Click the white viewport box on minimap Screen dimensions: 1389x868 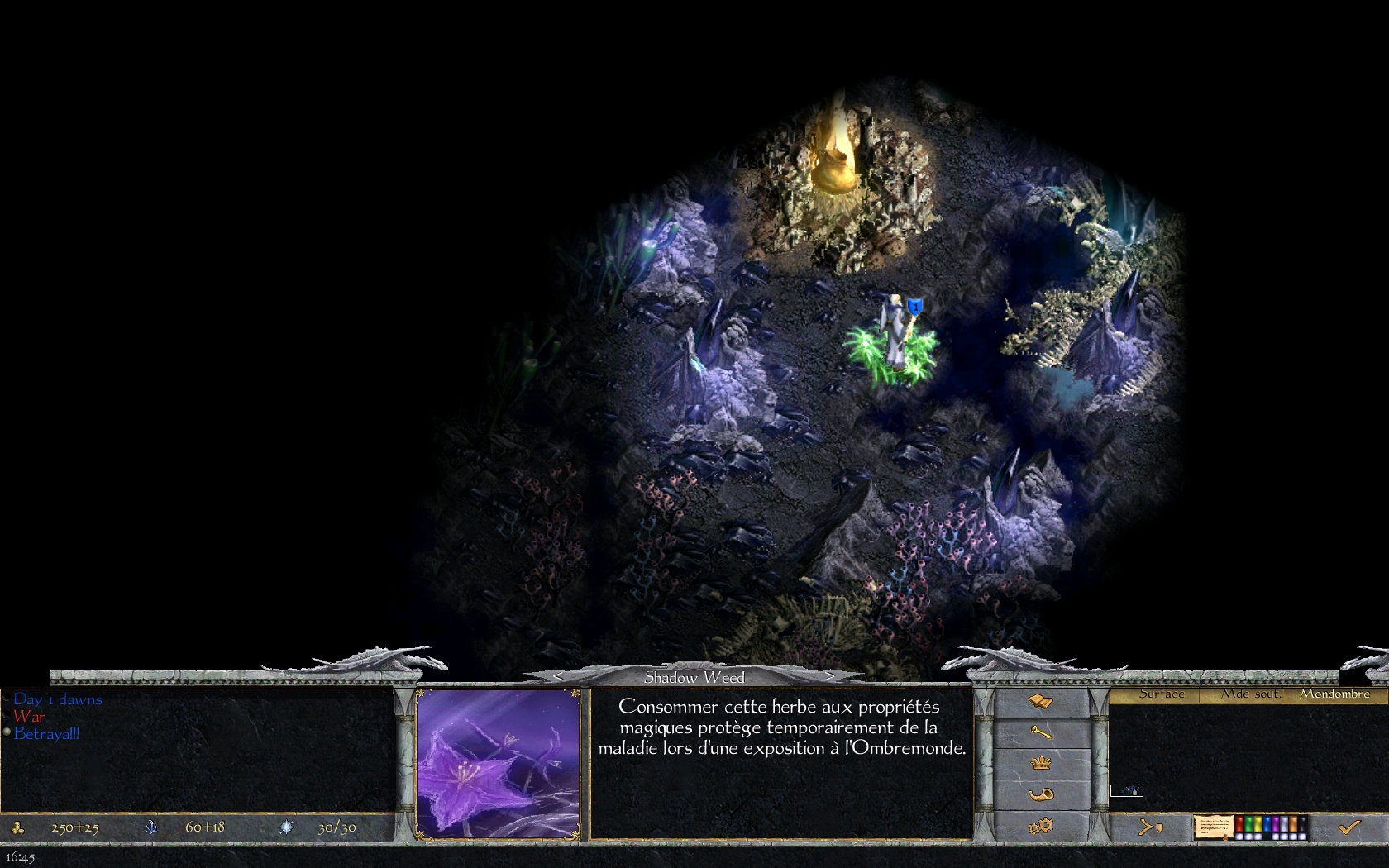point(1126,791)
